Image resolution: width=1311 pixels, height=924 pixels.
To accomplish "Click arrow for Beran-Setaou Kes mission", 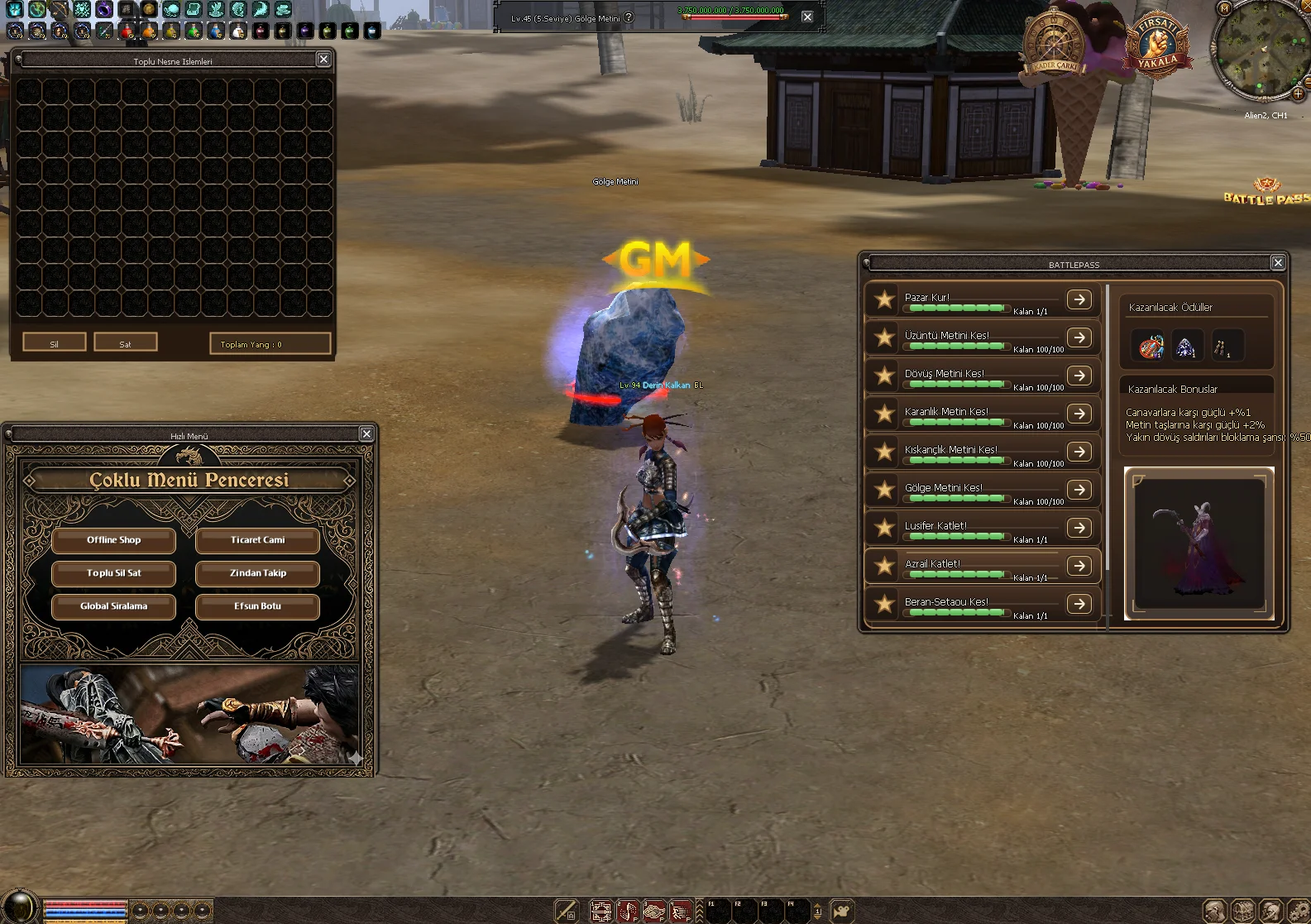I will 1079,604.
